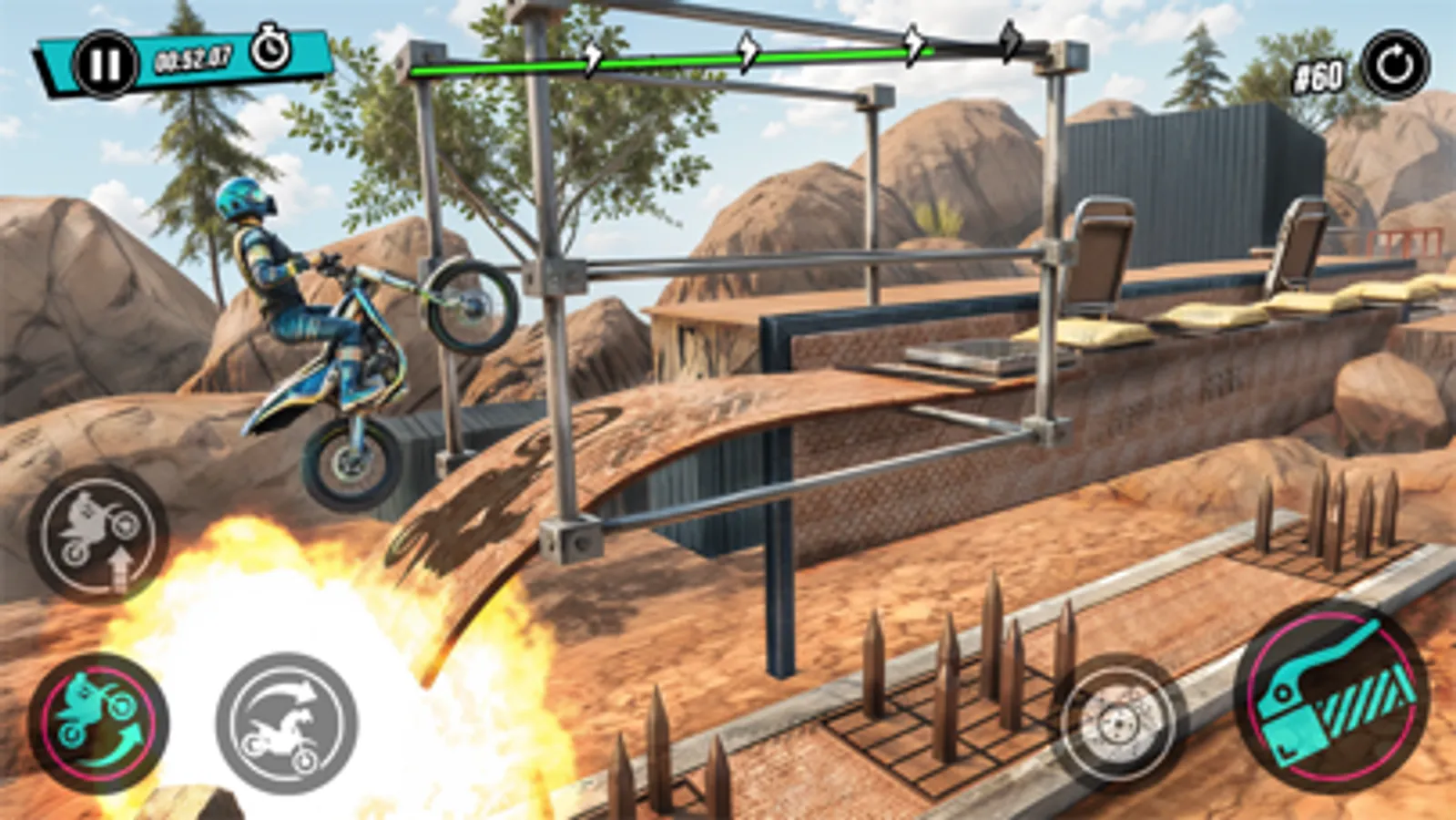Viewport: 1456px width, 820px height.
Task: Tap the rider on the blue motorcycle
Action: click(273, 273)
